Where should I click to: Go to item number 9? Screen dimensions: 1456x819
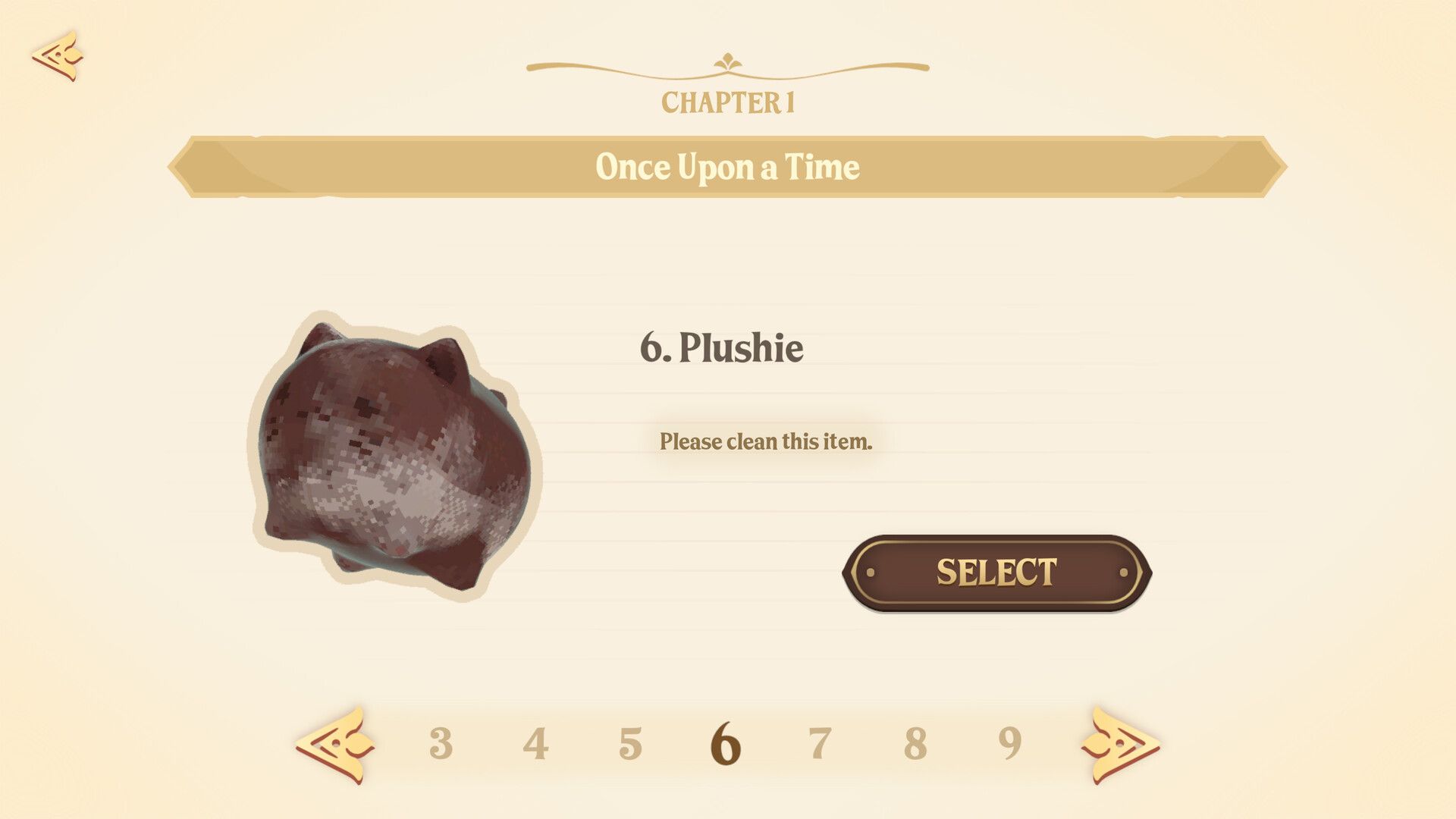pos(1009,744)
